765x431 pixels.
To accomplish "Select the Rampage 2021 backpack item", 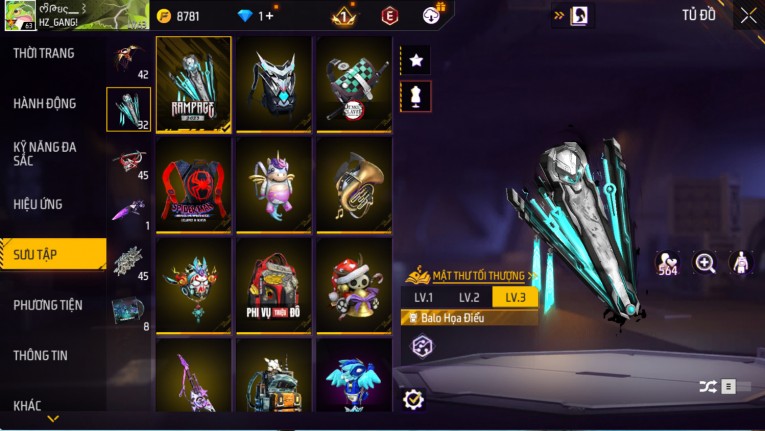I will 194,84.
